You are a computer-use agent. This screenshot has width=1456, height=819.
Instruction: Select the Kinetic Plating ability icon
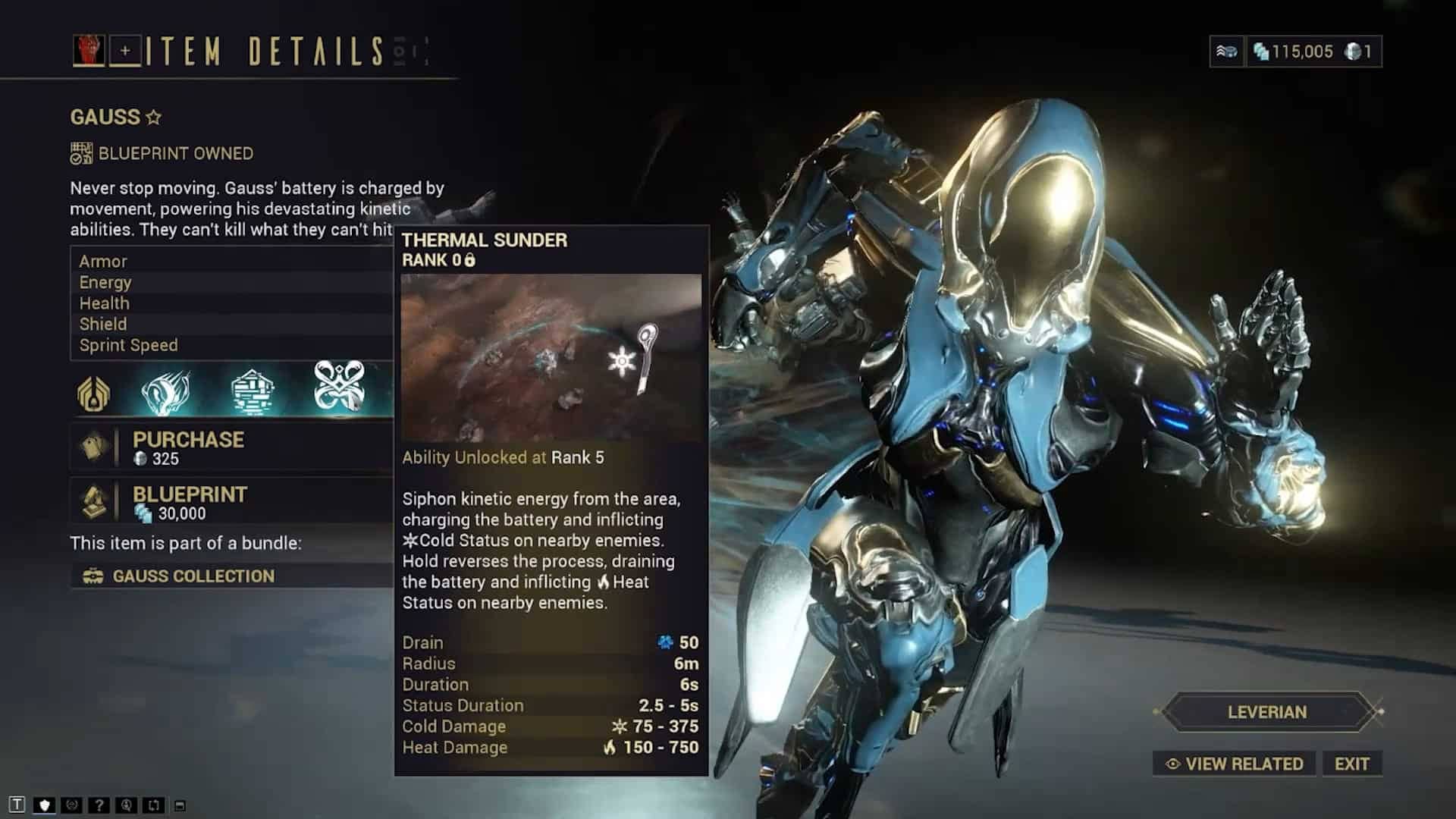click(252, 391)
